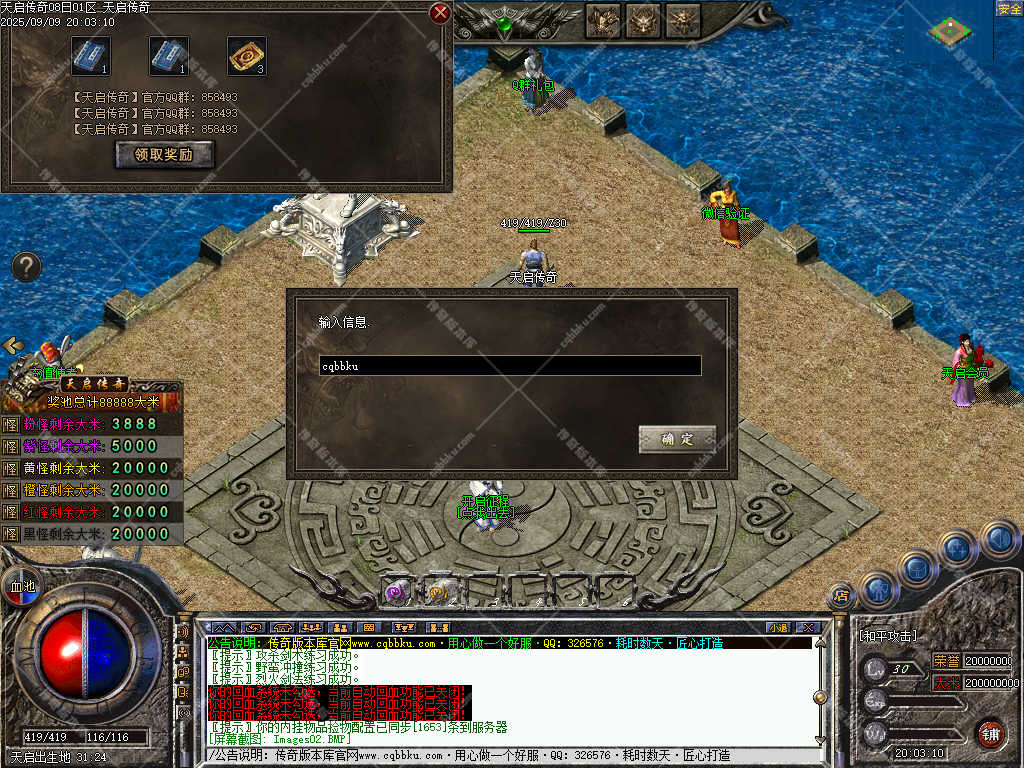Switch the 和平攻击 attack mode
The image size is (1024, 768).
click(888, 636)
